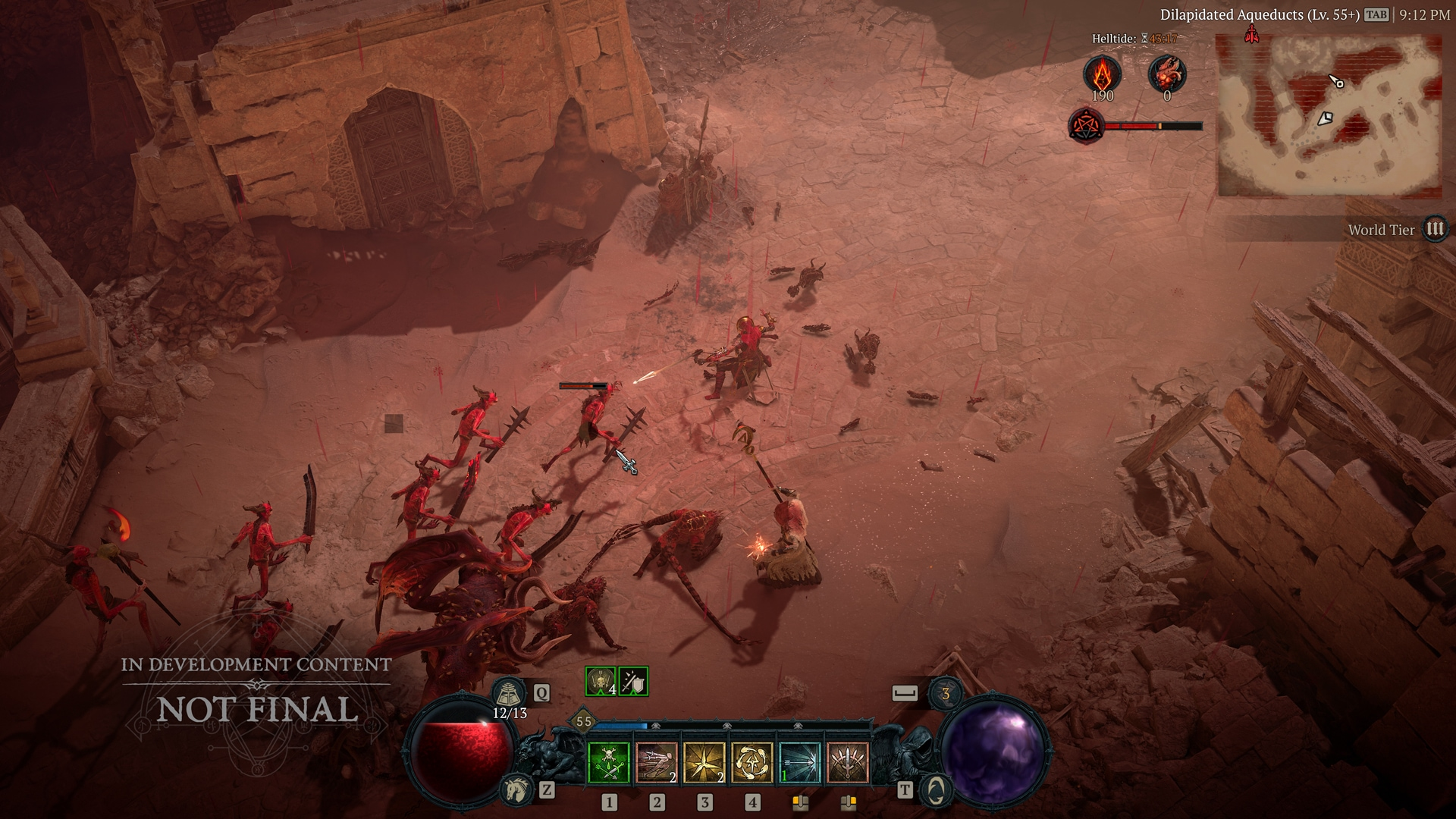Open the Dilapidated Aqueducts minimap
The height and width of the screenshot is (819, 1456).
[x=1329, y=116]
